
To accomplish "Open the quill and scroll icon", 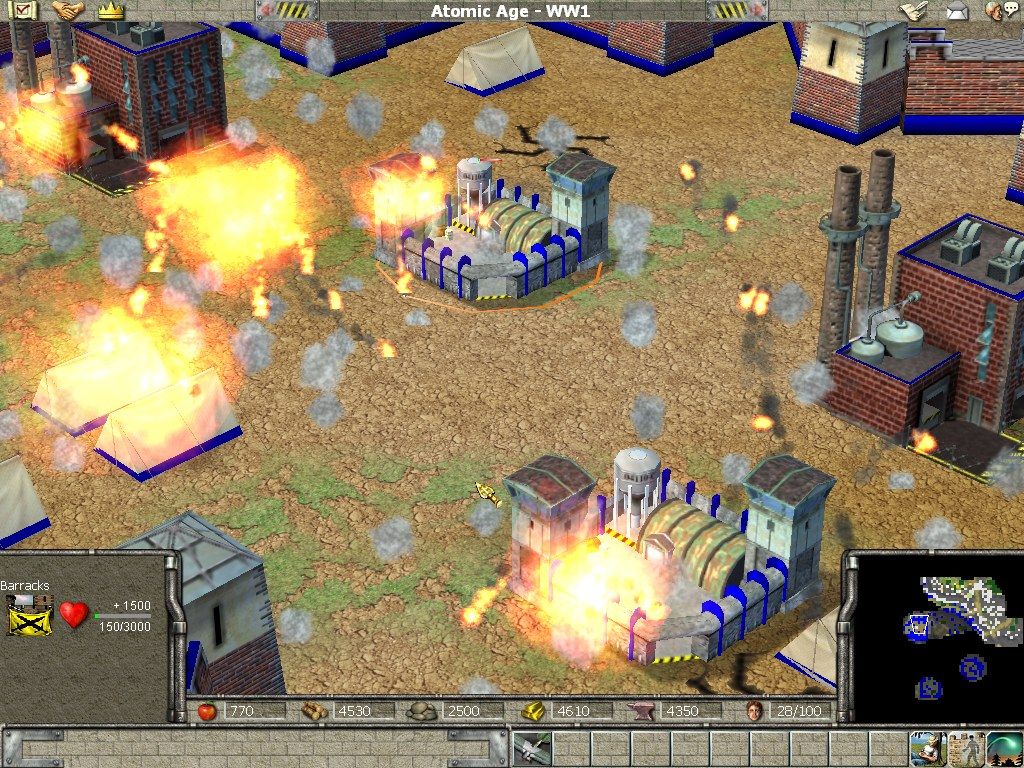I will (x=913, y=11).
